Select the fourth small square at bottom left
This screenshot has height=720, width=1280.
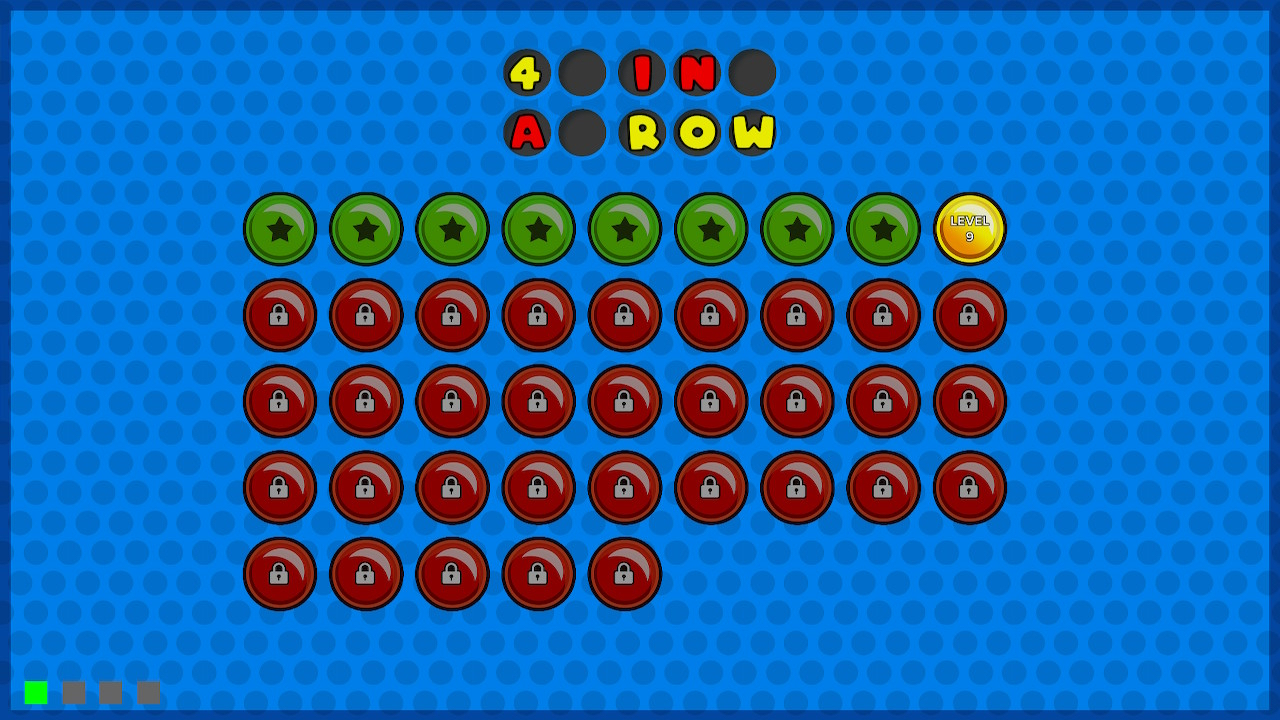(147, 690)
